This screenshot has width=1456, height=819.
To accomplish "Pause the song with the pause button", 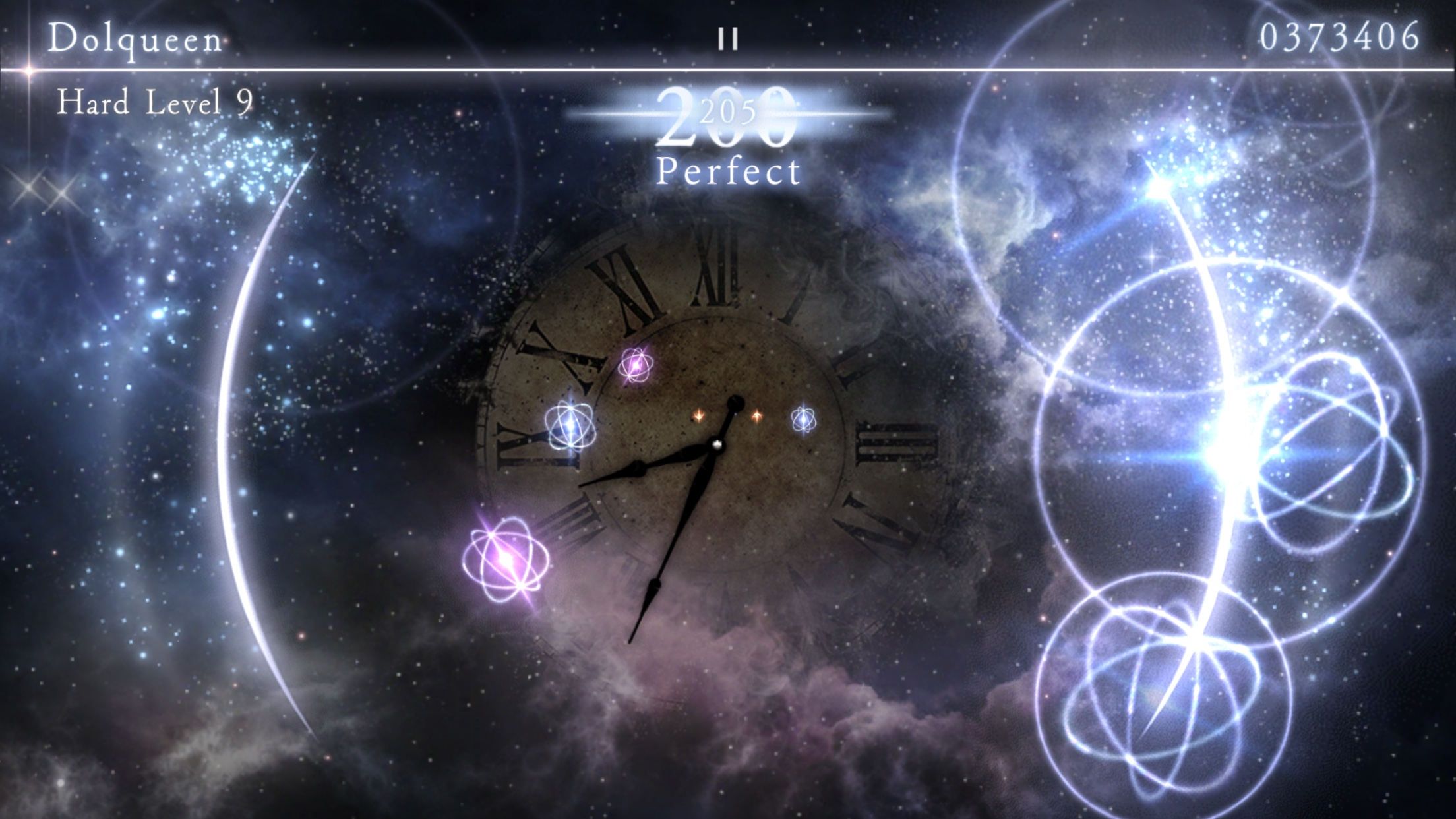I will click(728, 40).
